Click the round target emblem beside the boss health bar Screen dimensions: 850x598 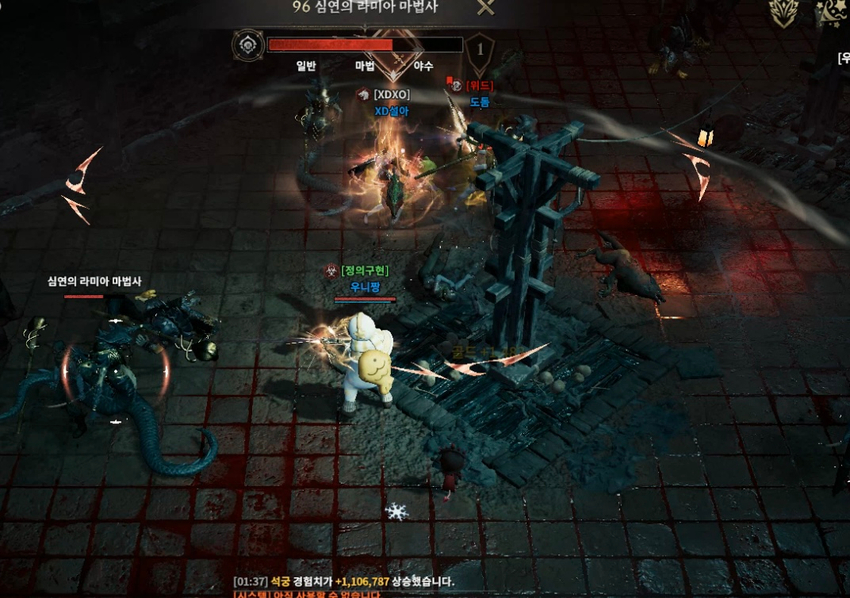coord(246,45)
